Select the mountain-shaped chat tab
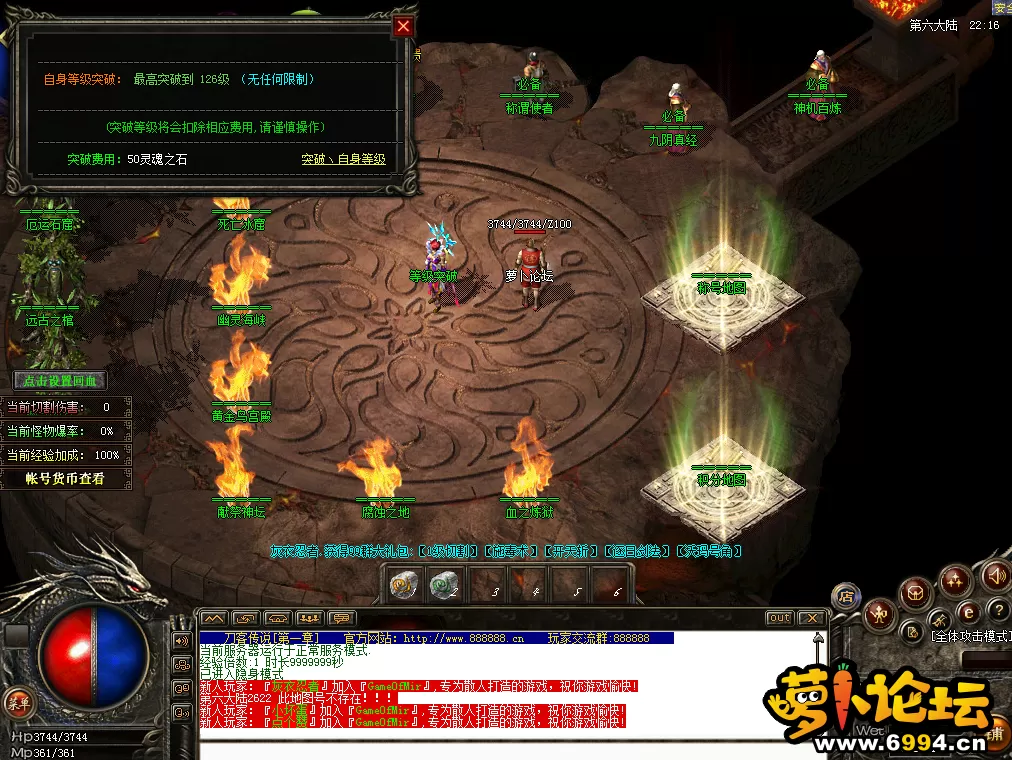Image resolution: width=1012 pixels, height=760 pixels. pyautogui.click(x=215, y=618)
